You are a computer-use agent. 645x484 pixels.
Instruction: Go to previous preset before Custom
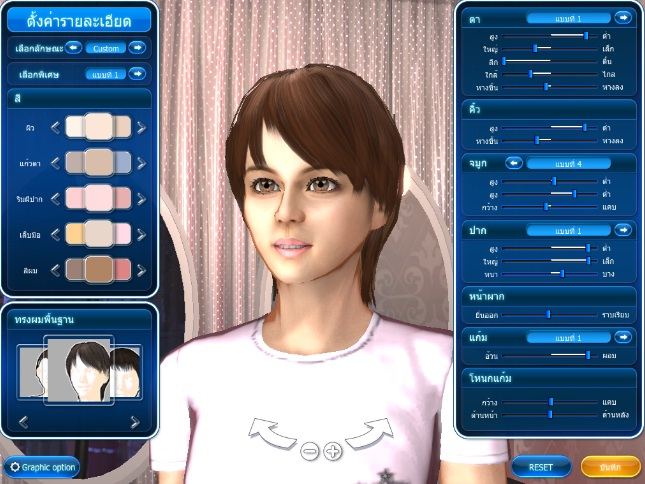(73, 47)
